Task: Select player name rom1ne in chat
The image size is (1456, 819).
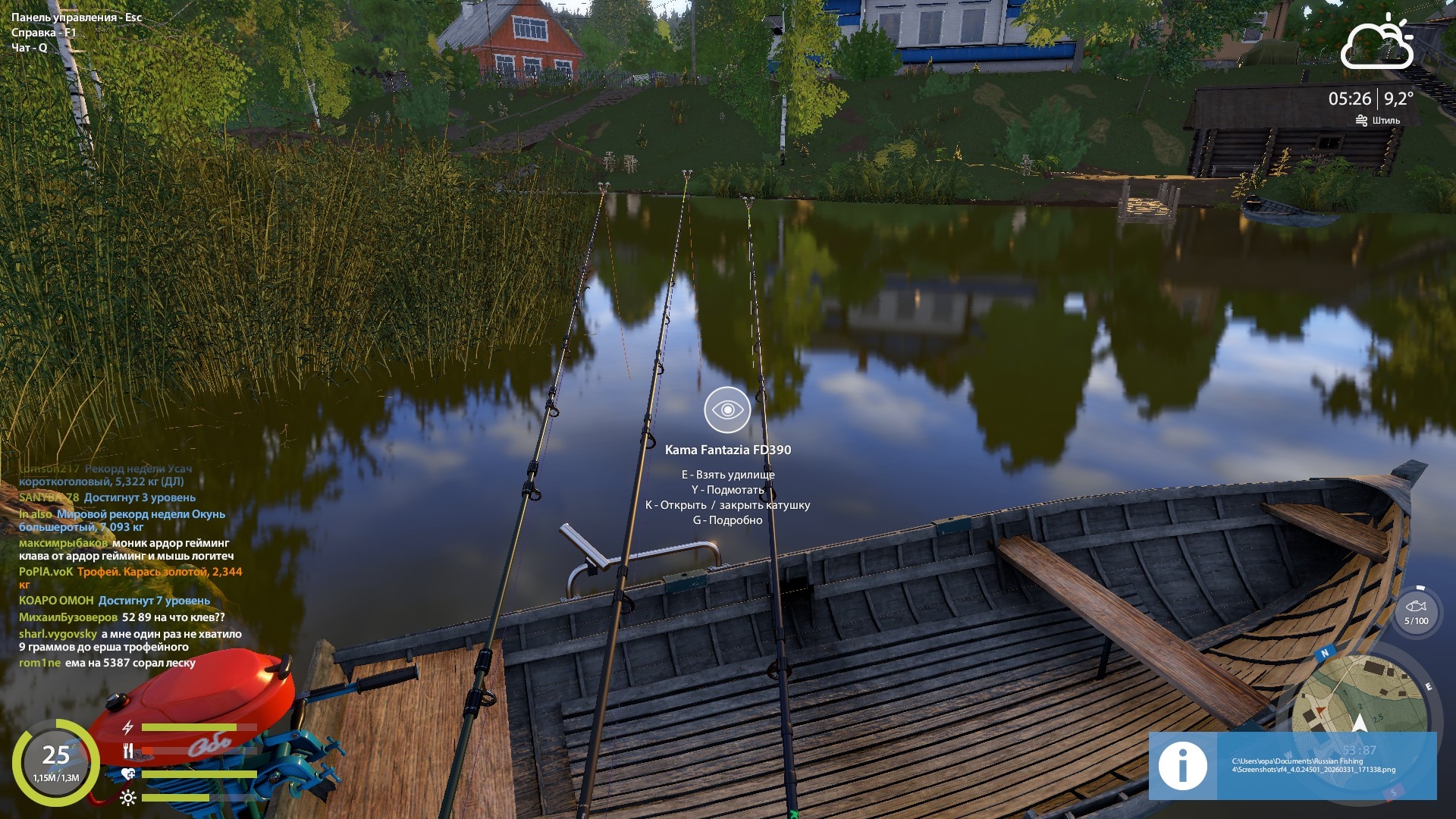Action: point(39,663)
